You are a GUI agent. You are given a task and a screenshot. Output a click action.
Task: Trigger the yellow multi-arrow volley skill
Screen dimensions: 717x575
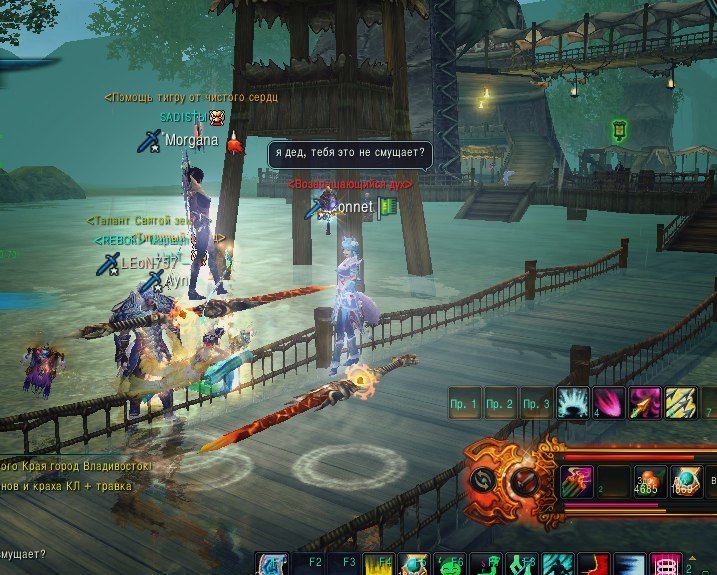point(680,403)
